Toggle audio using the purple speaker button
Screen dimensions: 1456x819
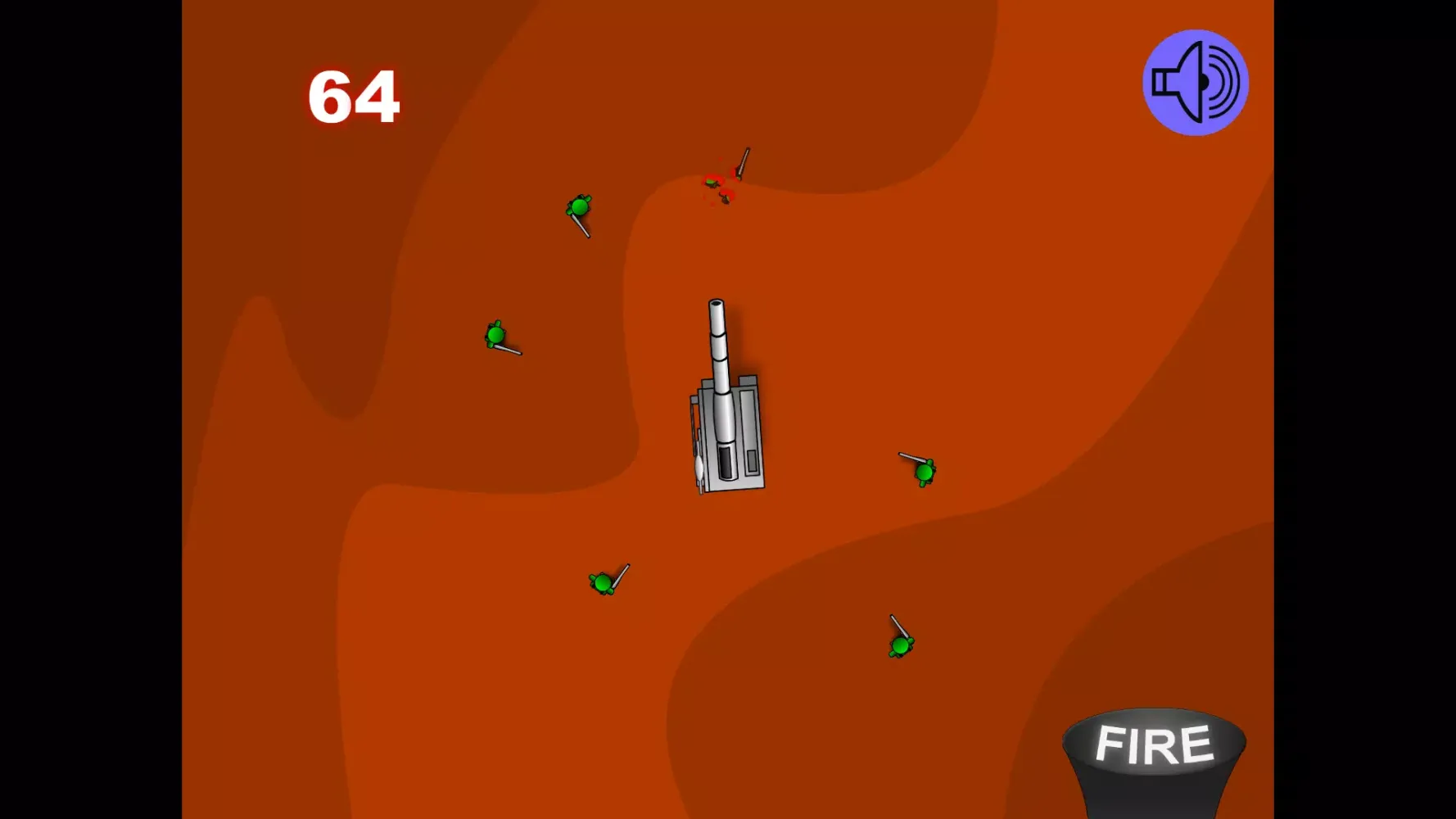[x=1195, y=81]
